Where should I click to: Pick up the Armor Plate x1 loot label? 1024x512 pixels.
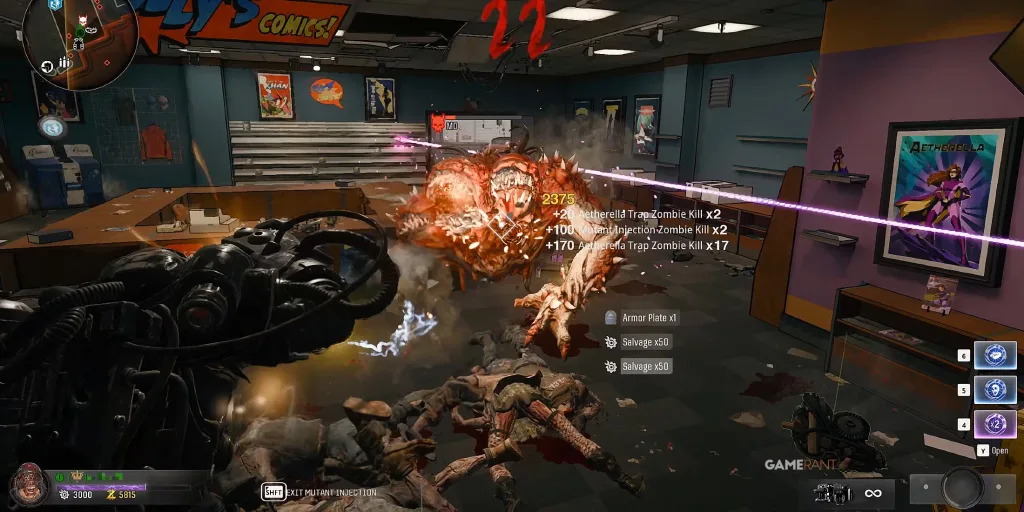point(643,318)
